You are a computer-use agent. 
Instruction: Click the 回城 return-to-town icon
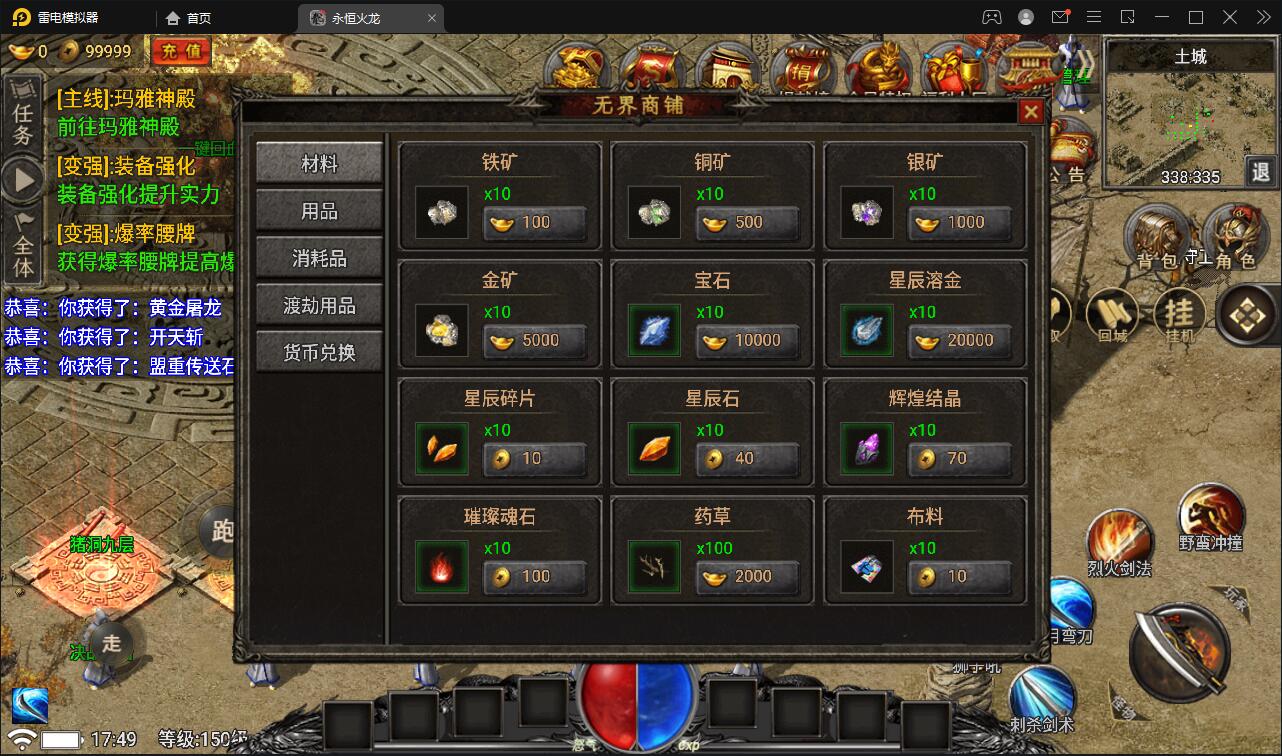coord(1113,310)
